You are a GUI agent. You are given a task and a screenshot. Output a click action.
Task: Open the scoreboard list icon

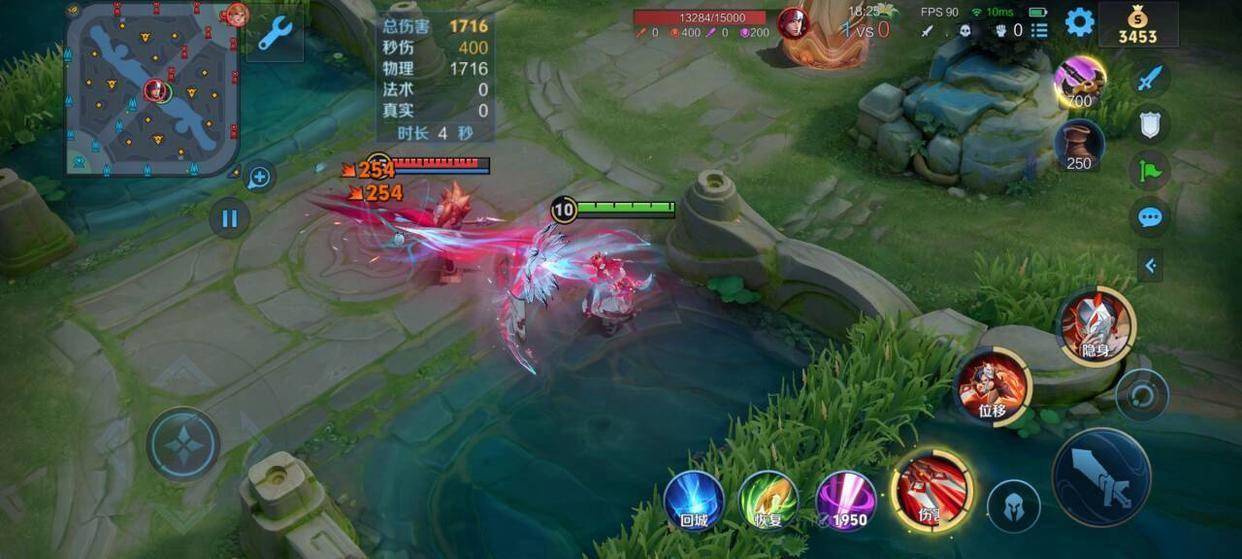[1040, 30]
